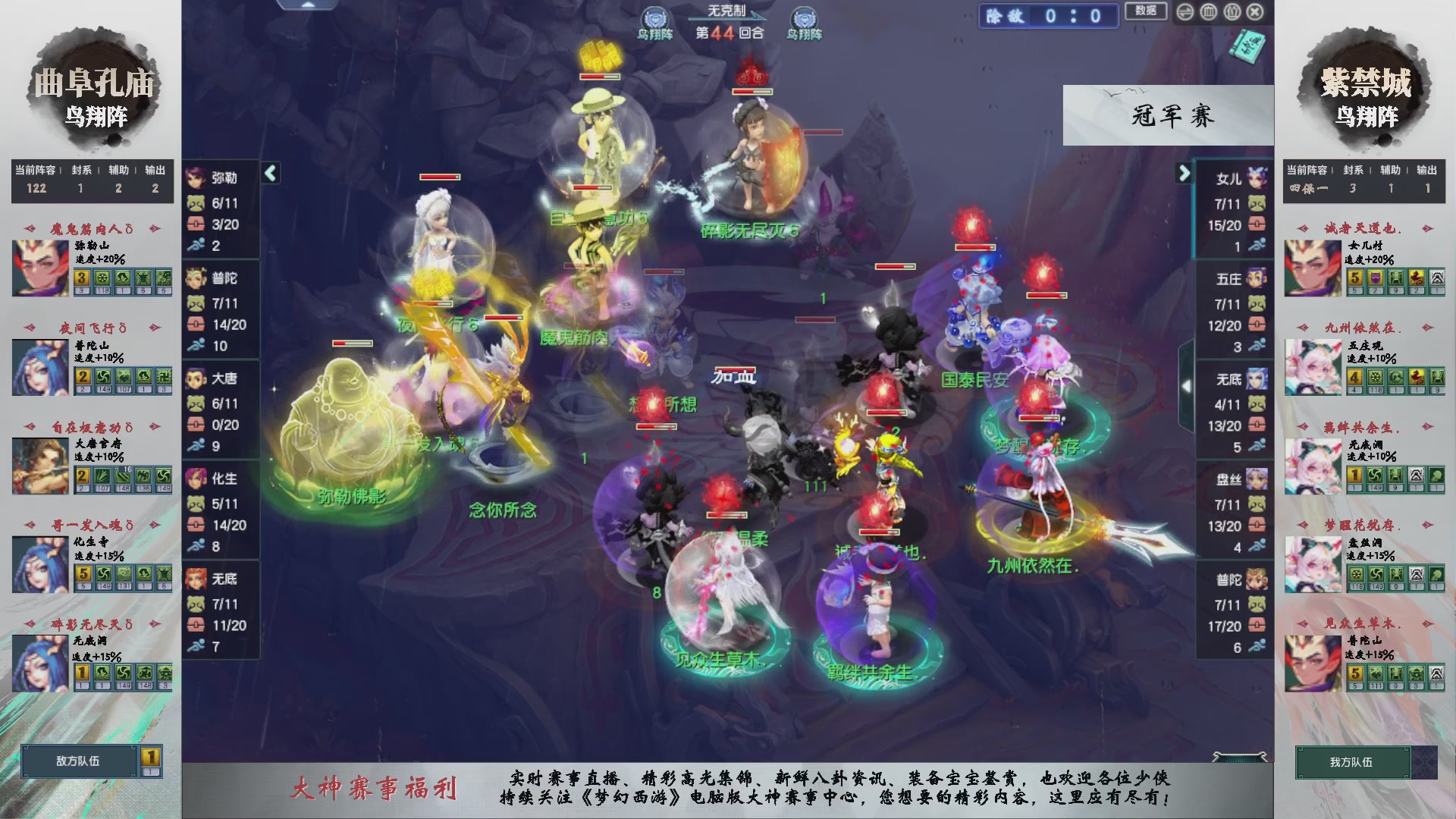The image size is (1456, 819).
Task: Collapse the right team panel with its arrow
Action: pyautogui.click(x=1181, y=173)
